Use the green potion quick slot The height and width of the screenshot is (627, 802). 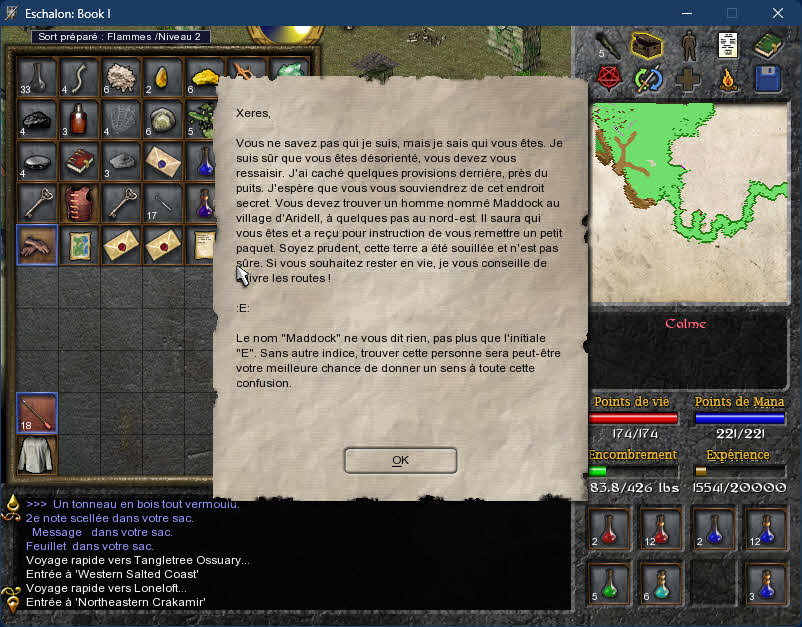[609, 581]
